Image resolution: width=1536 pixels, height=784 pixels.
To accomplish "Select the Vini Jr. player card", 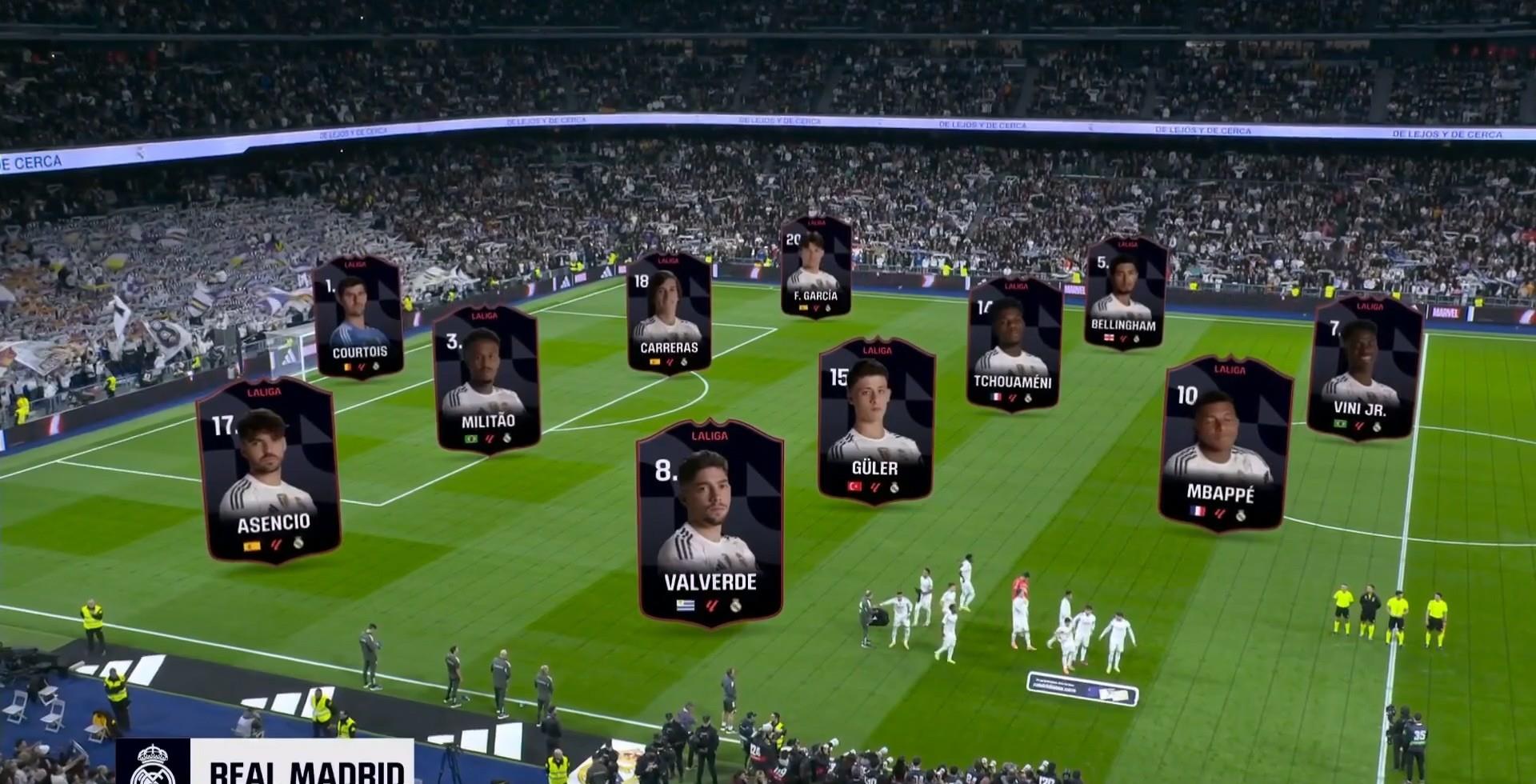I will coord(1363,370).
